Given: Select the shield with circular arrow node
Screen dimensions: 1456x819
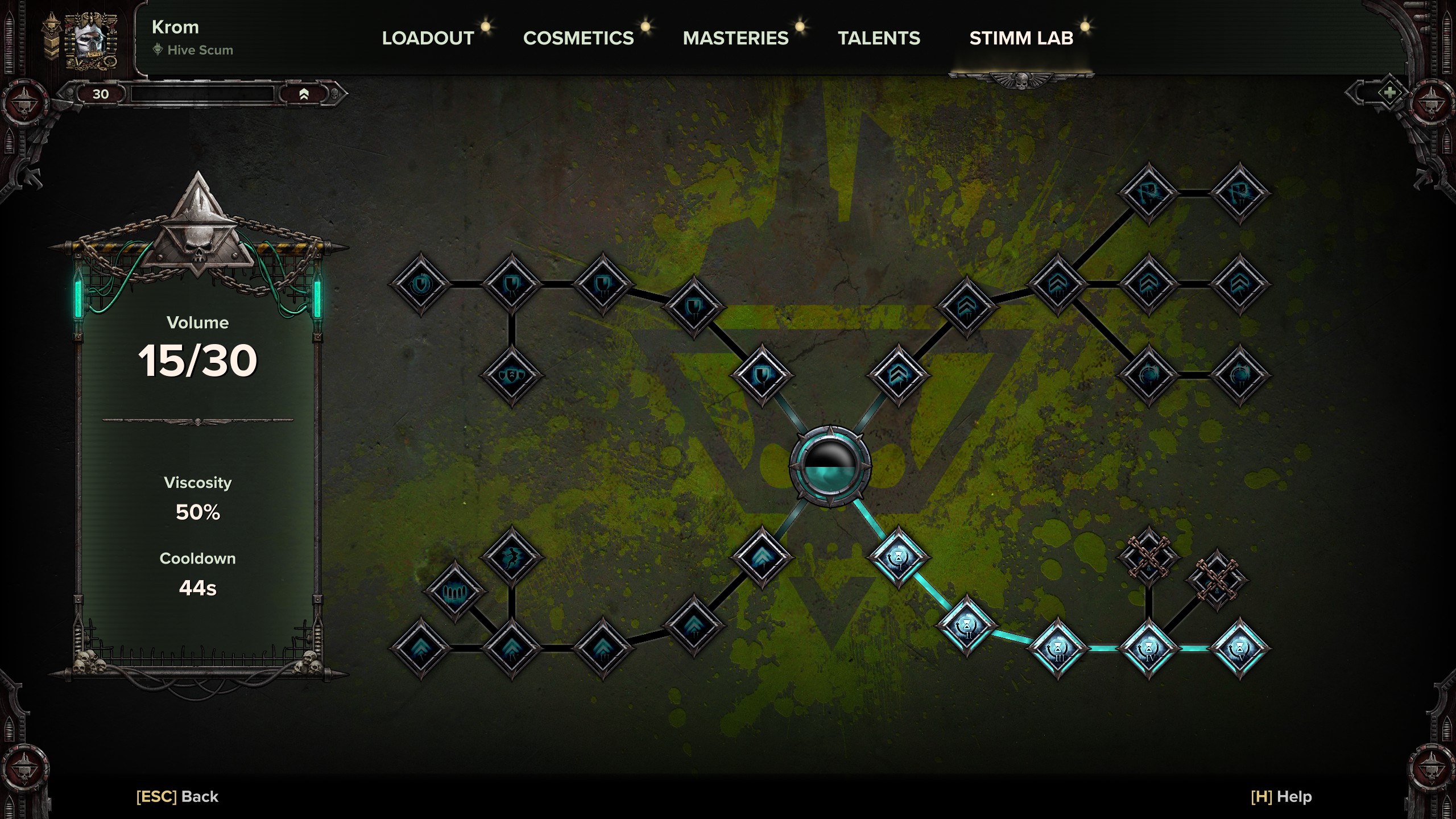Looking at the screenshot, I should tap(421, 284).
